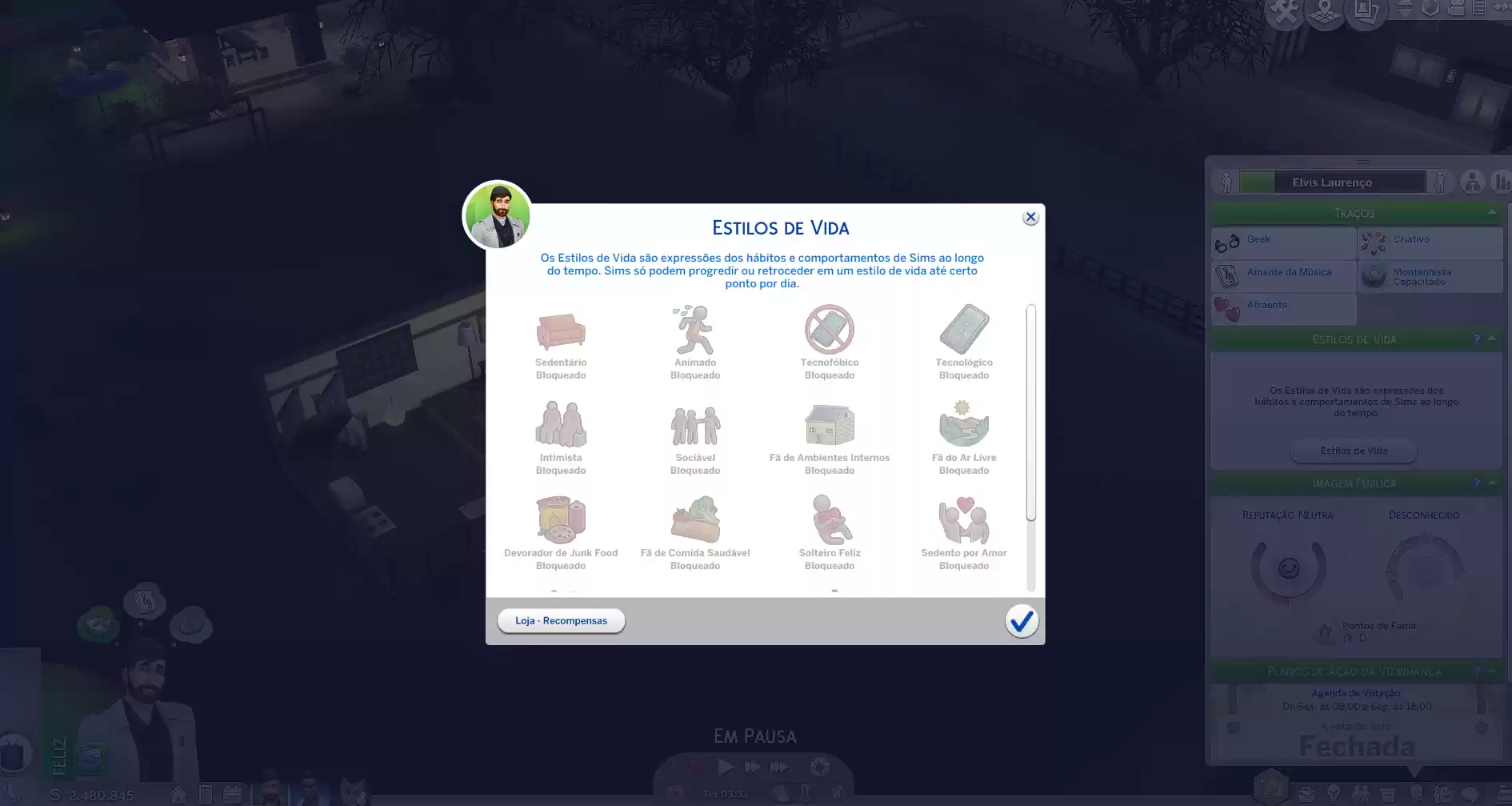The width and height of the screenshot is (1512, 806).
Task: Select the Intimista lifestyle
Action: (561, 425)
